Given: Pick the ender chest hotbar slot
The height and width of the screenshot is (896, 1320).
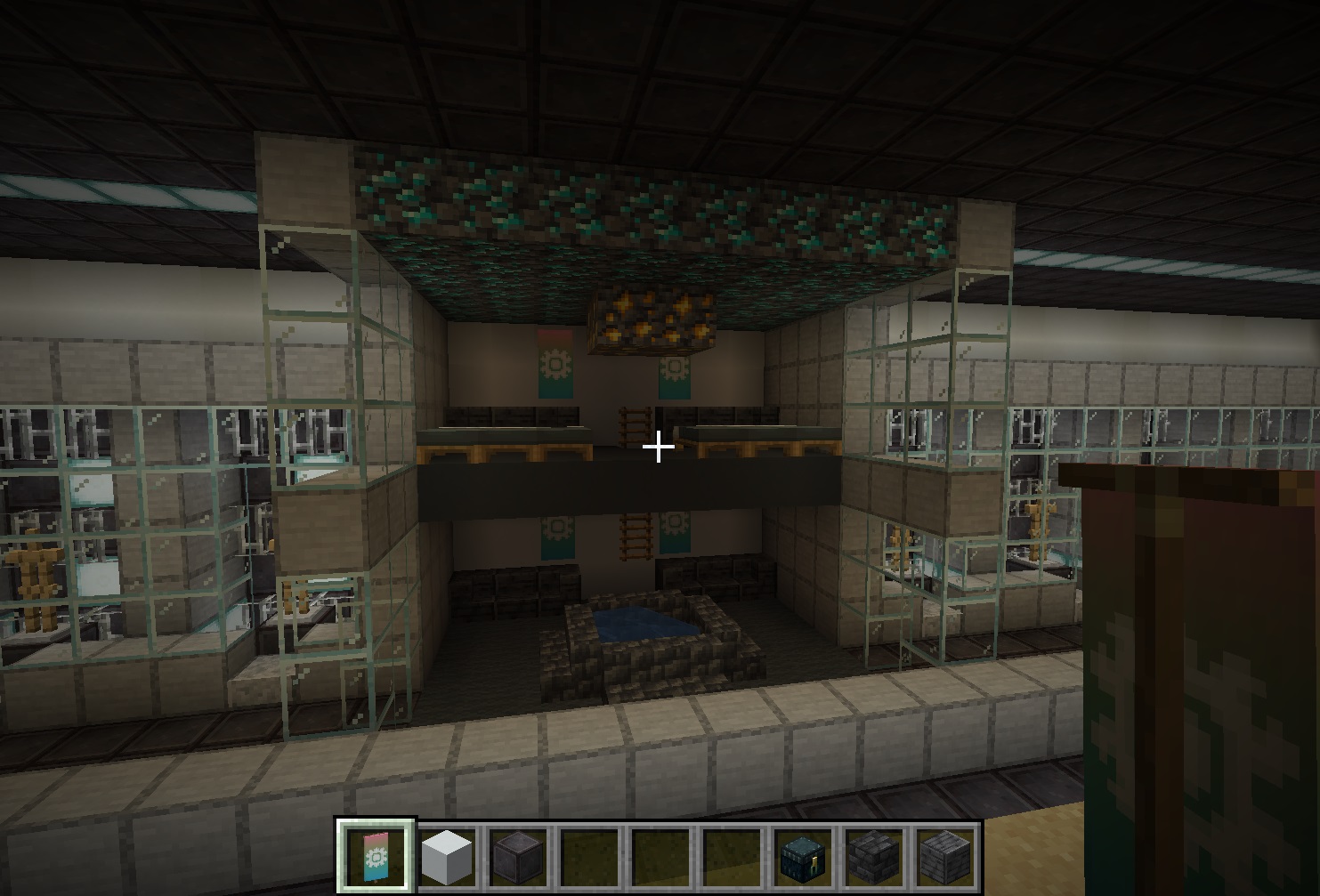Looking at the screenshot, I should point(802,856).
